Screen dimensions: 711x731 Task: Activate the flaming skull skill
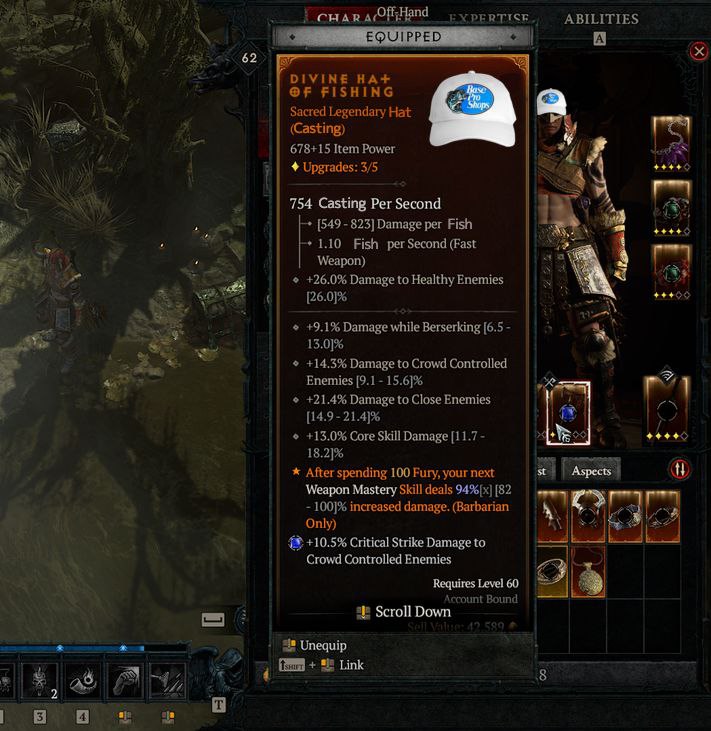point(41,683)
